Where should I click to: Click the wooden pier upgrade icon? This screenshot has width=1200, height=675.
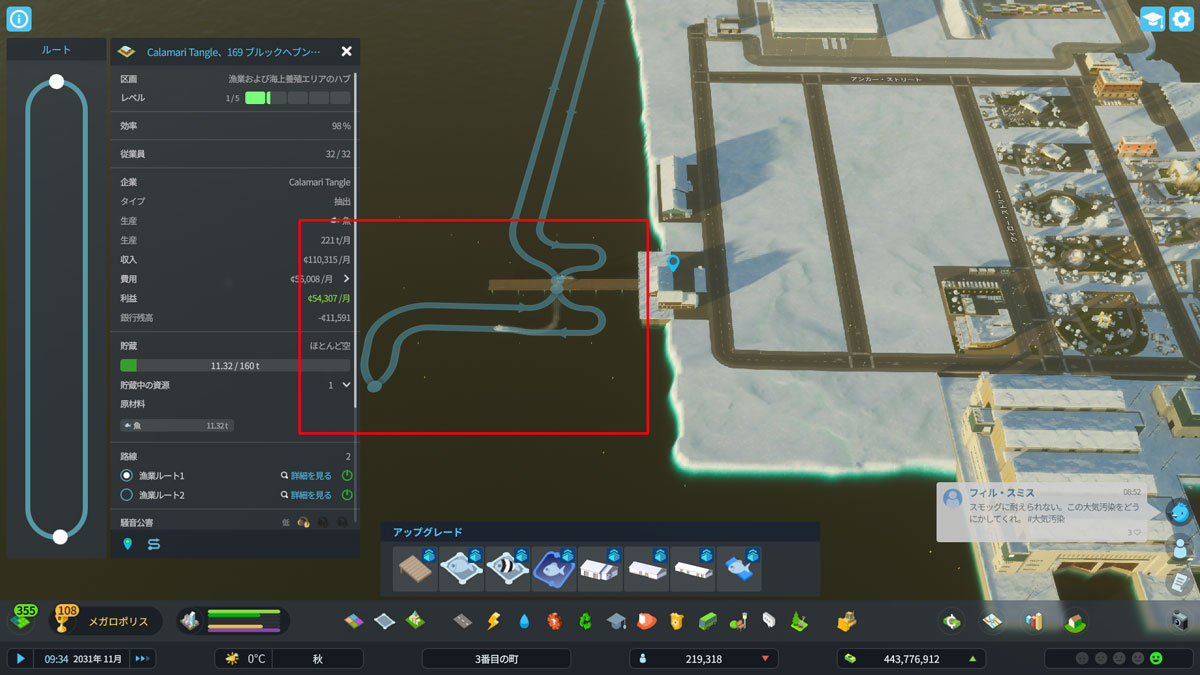pos(415,569)
